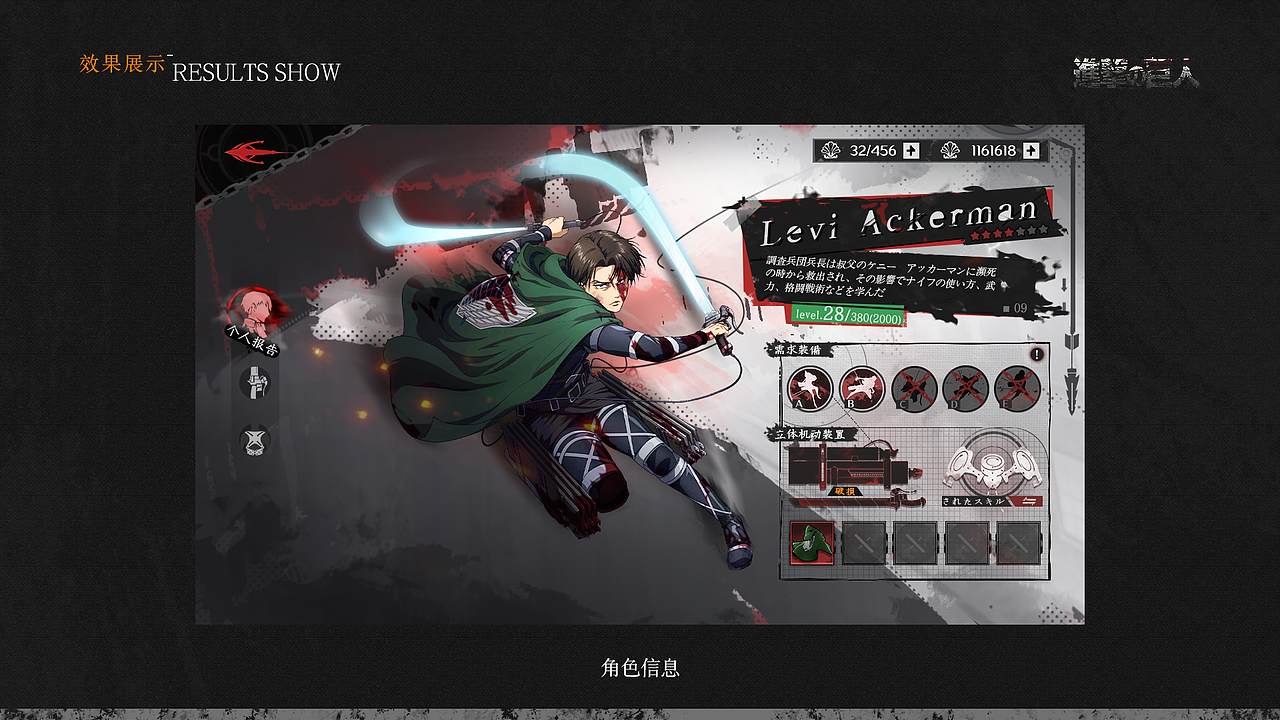Select the 需求装備 panel header
Image resolution: width=1280 pixels, height=720 pixels.
tap(799, 350)
